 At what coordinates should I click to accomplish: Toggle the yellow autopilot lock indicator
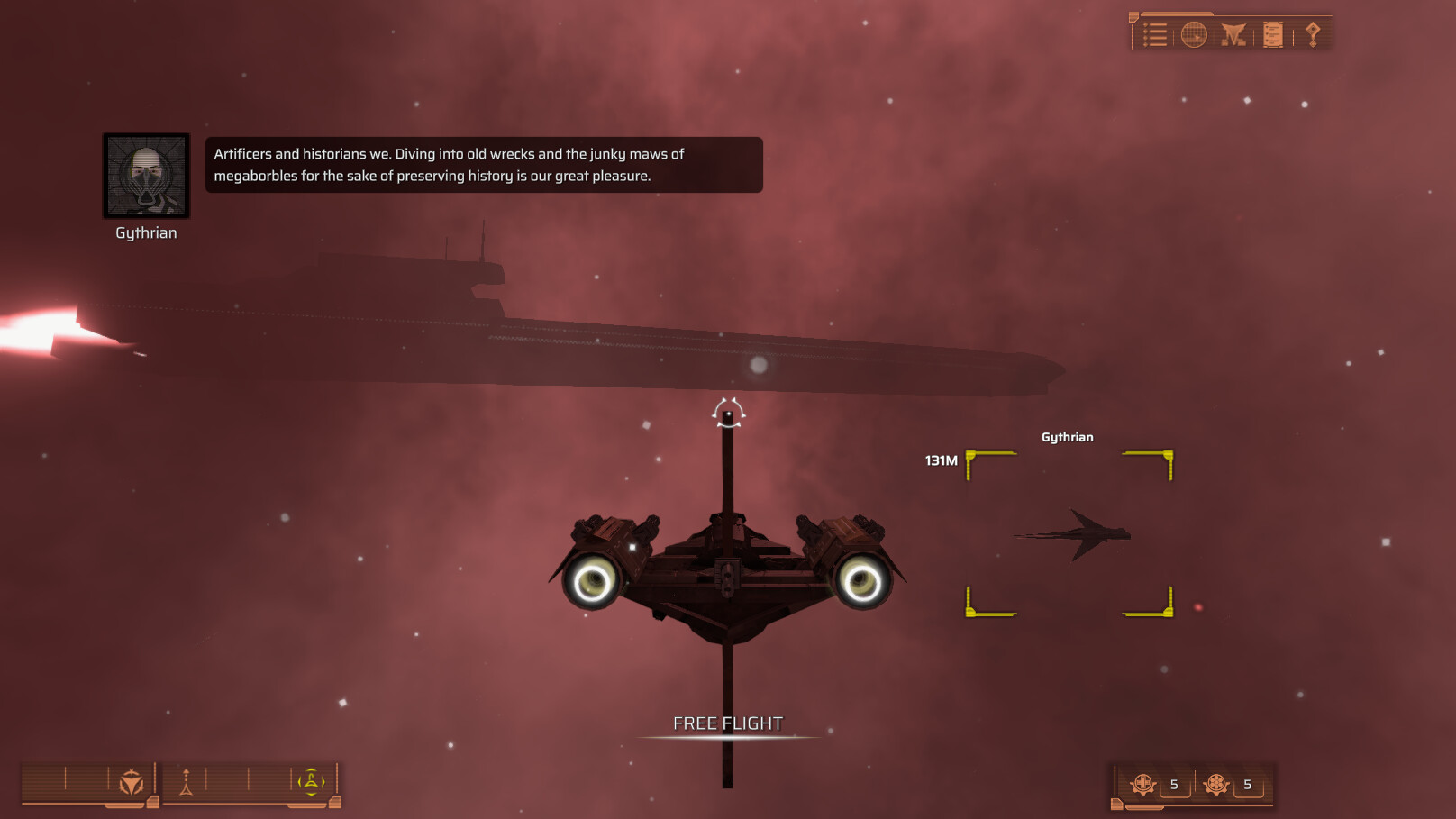tap(312, 781)
